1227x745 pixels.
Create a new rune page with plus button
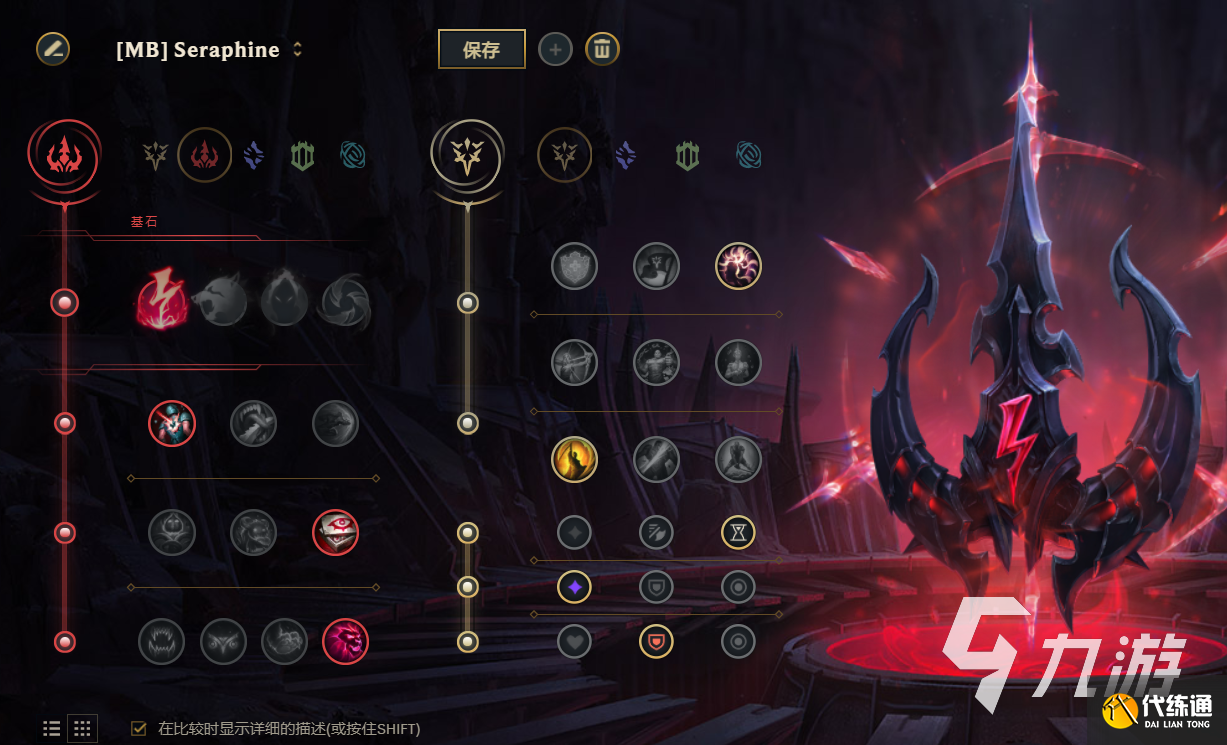[556, 49]
